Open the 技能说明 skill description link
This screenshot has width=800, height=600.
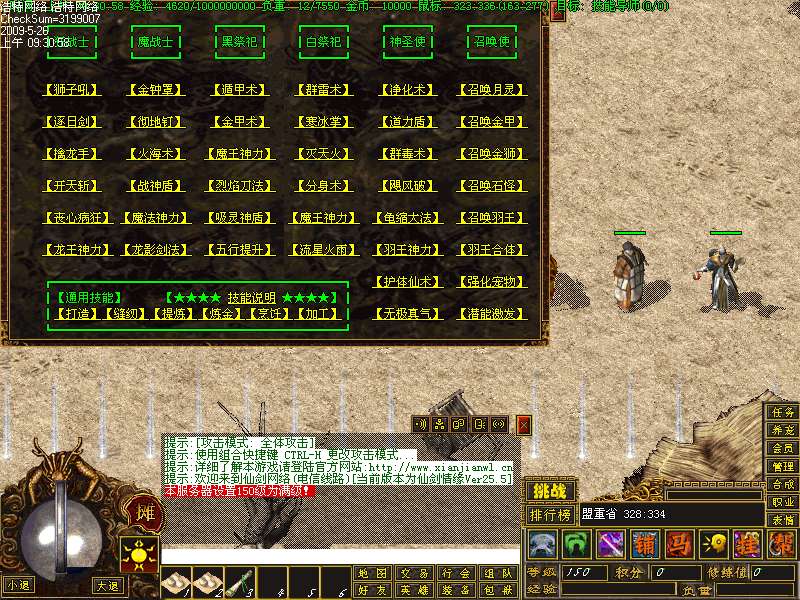[x=252, y=298]
